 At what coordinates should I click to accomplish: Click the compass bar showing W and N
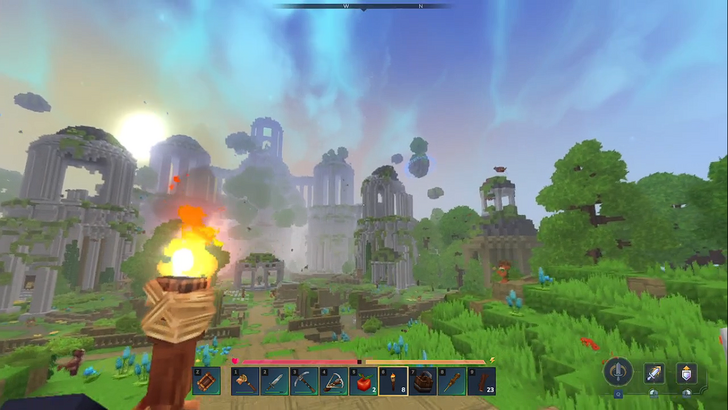(x=363, y=6)
